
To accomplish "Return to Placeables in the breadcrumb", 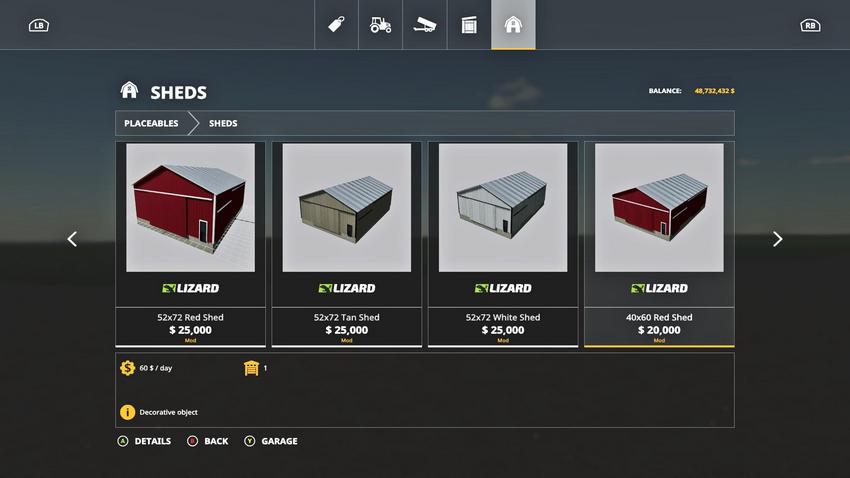I will [x=151, y=123].
